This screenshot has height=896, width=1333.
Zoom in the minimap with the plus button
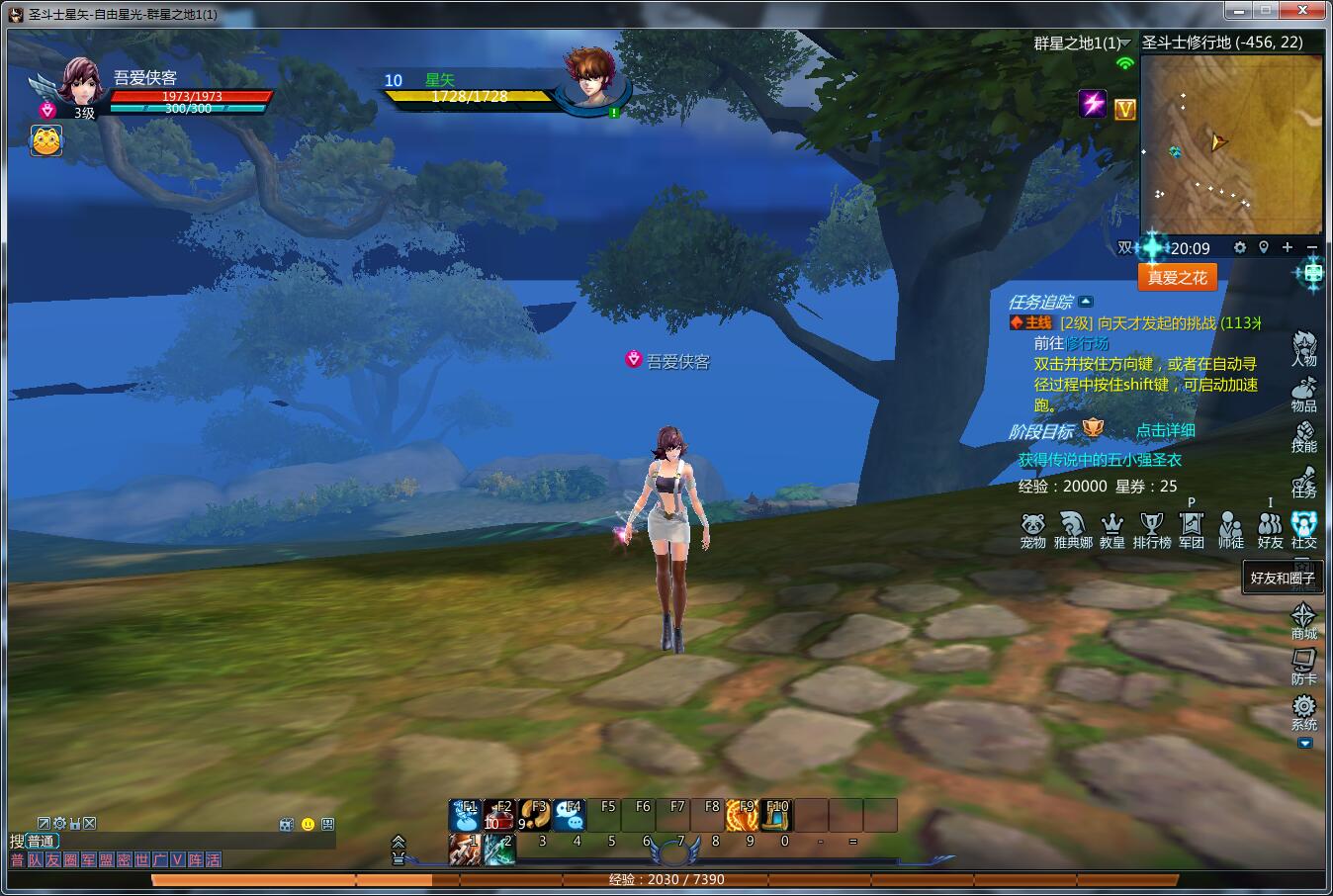point(1288,247)
